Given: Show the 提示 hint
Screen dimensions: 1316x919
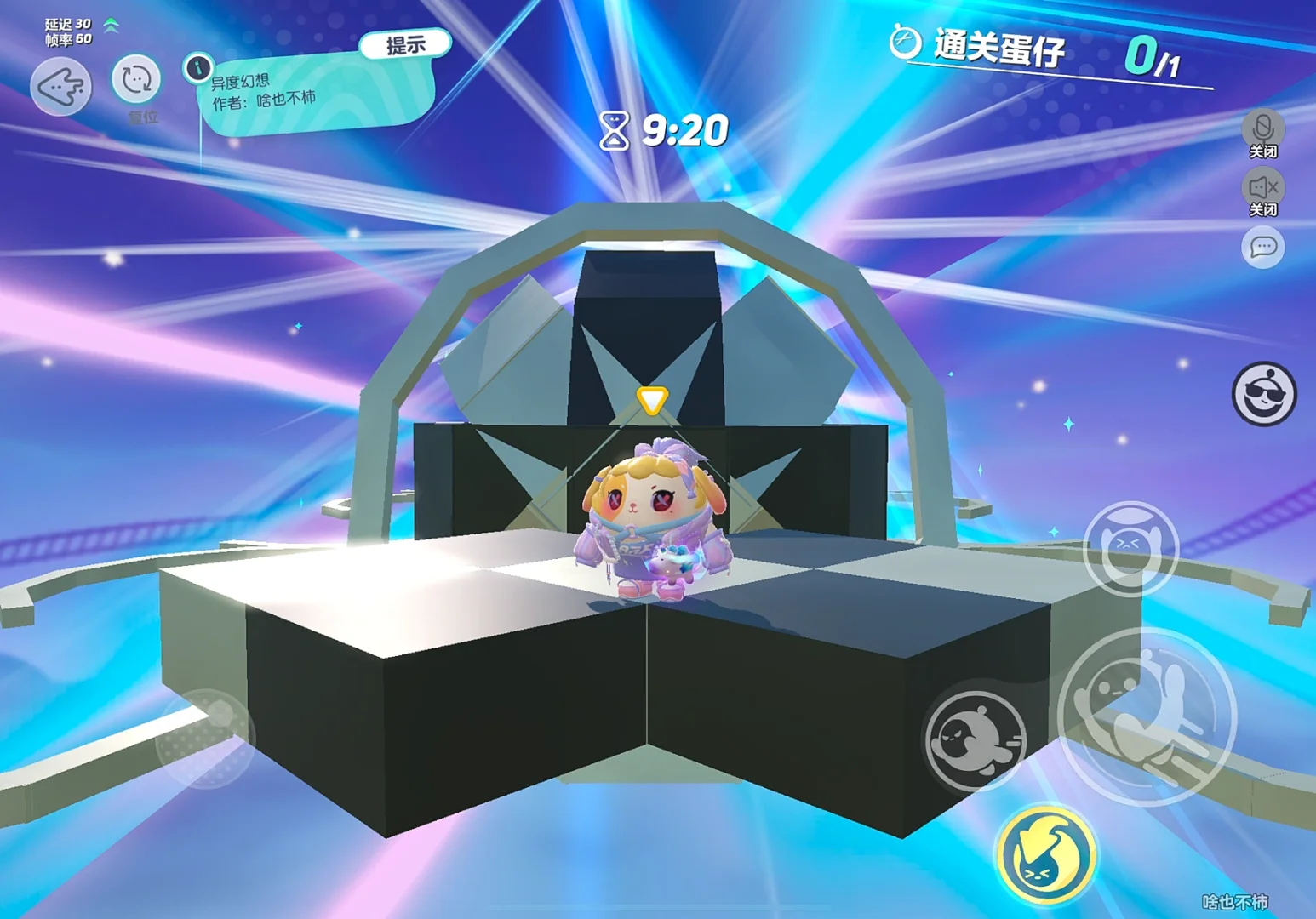Looking at the screenshot, I should coord(405,45).
